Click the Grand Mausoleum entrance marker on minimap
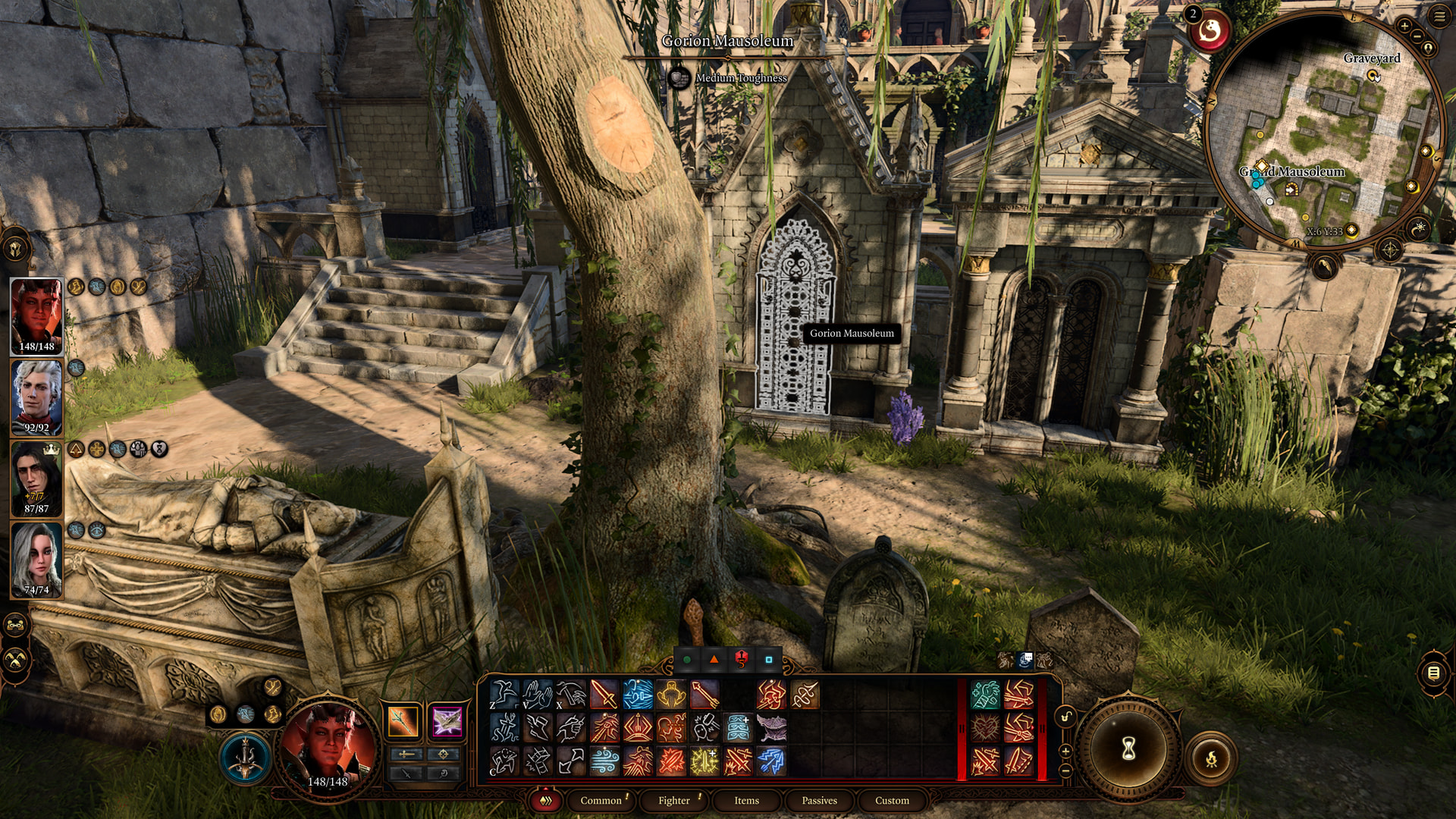Viewport: 1456px width, 819px height. click(1291, 190)
